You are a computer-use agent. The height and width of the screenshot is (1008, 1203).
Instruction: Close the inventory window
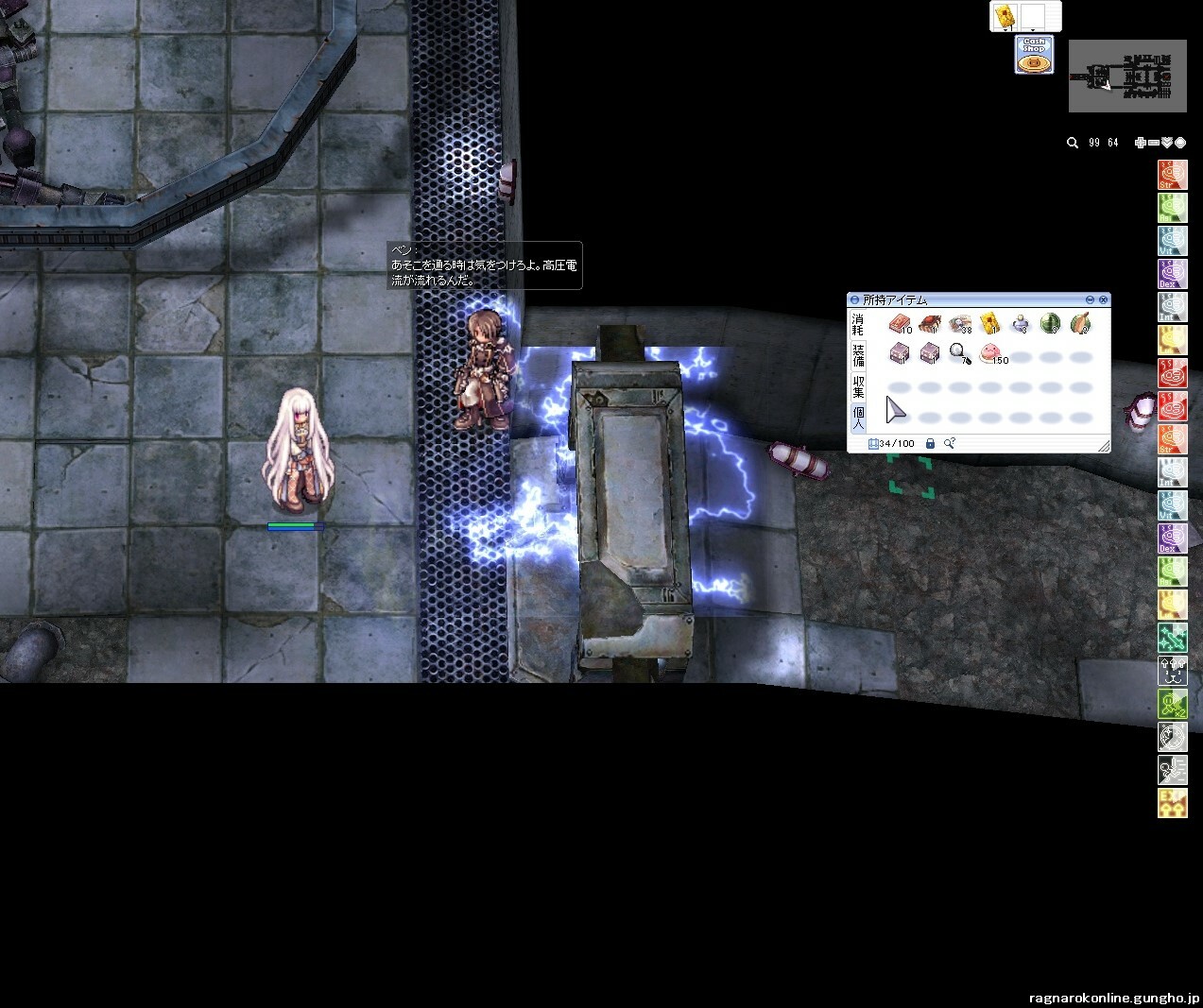click(1103, 299)
